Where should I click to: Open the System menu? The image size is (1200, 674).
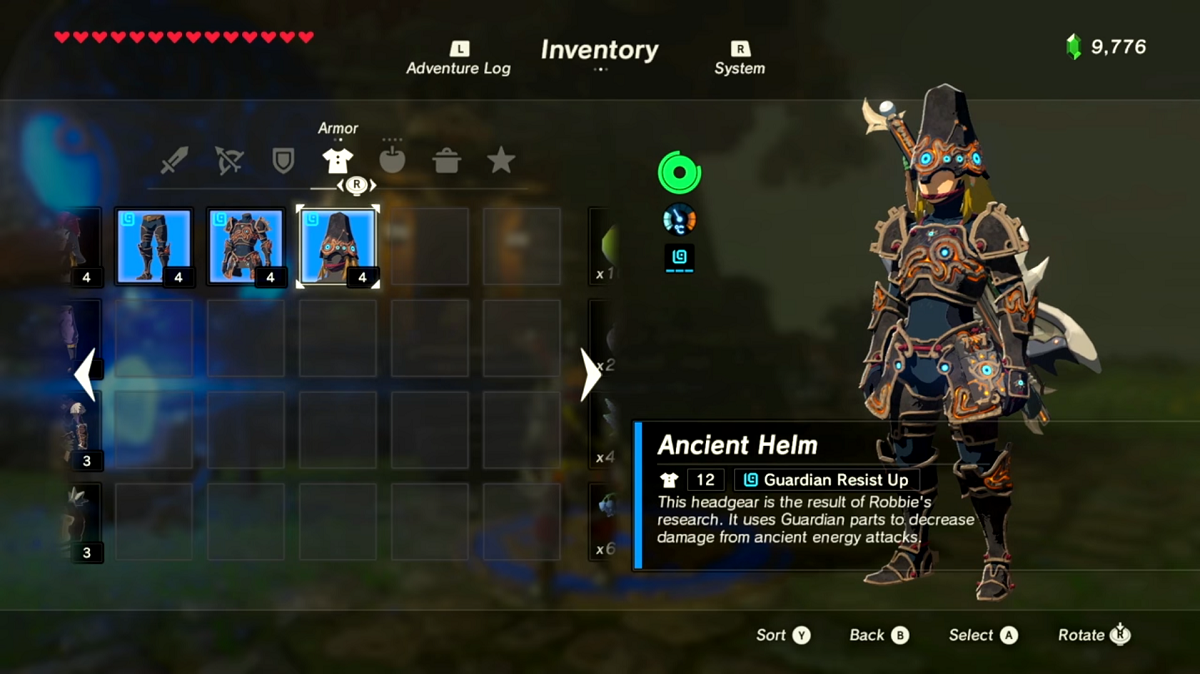tap(739, 59)
